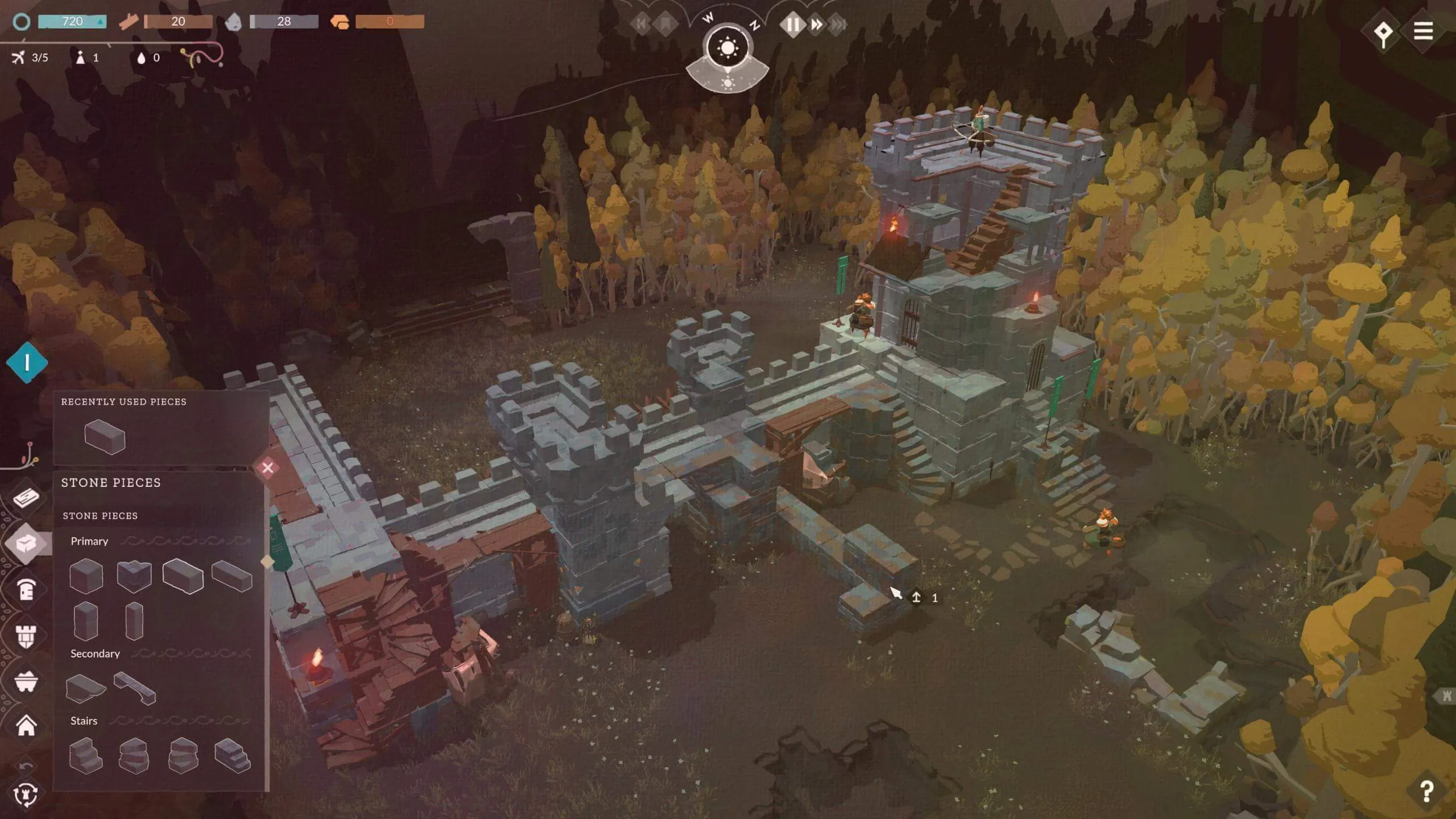Viewport: 1456px width, 819px height.
Task: Click the sun day-night compass dial
Action: click(727, 48)
